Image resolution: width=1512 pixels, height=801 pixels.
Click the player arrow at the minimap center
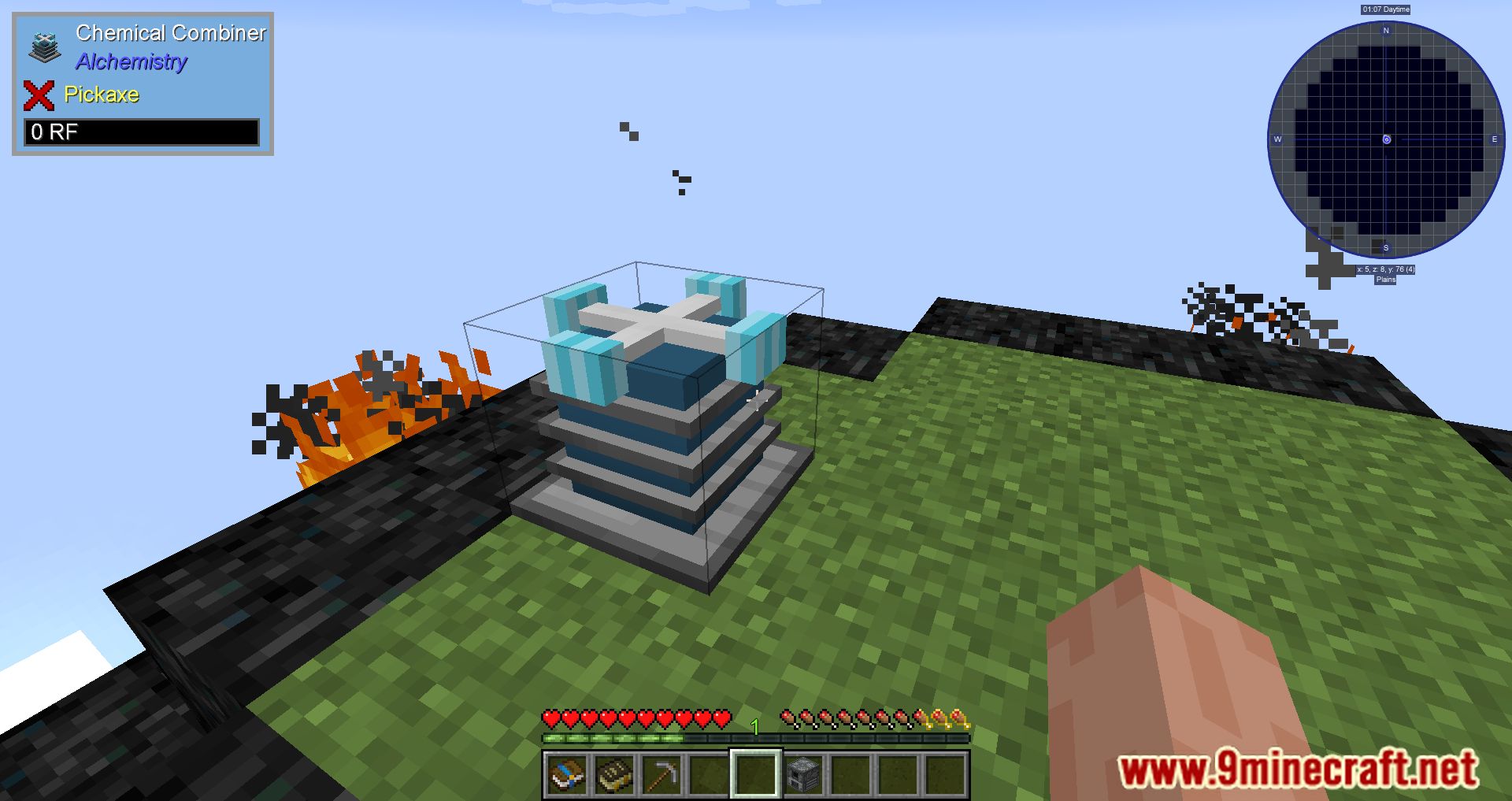[1385, 139]
